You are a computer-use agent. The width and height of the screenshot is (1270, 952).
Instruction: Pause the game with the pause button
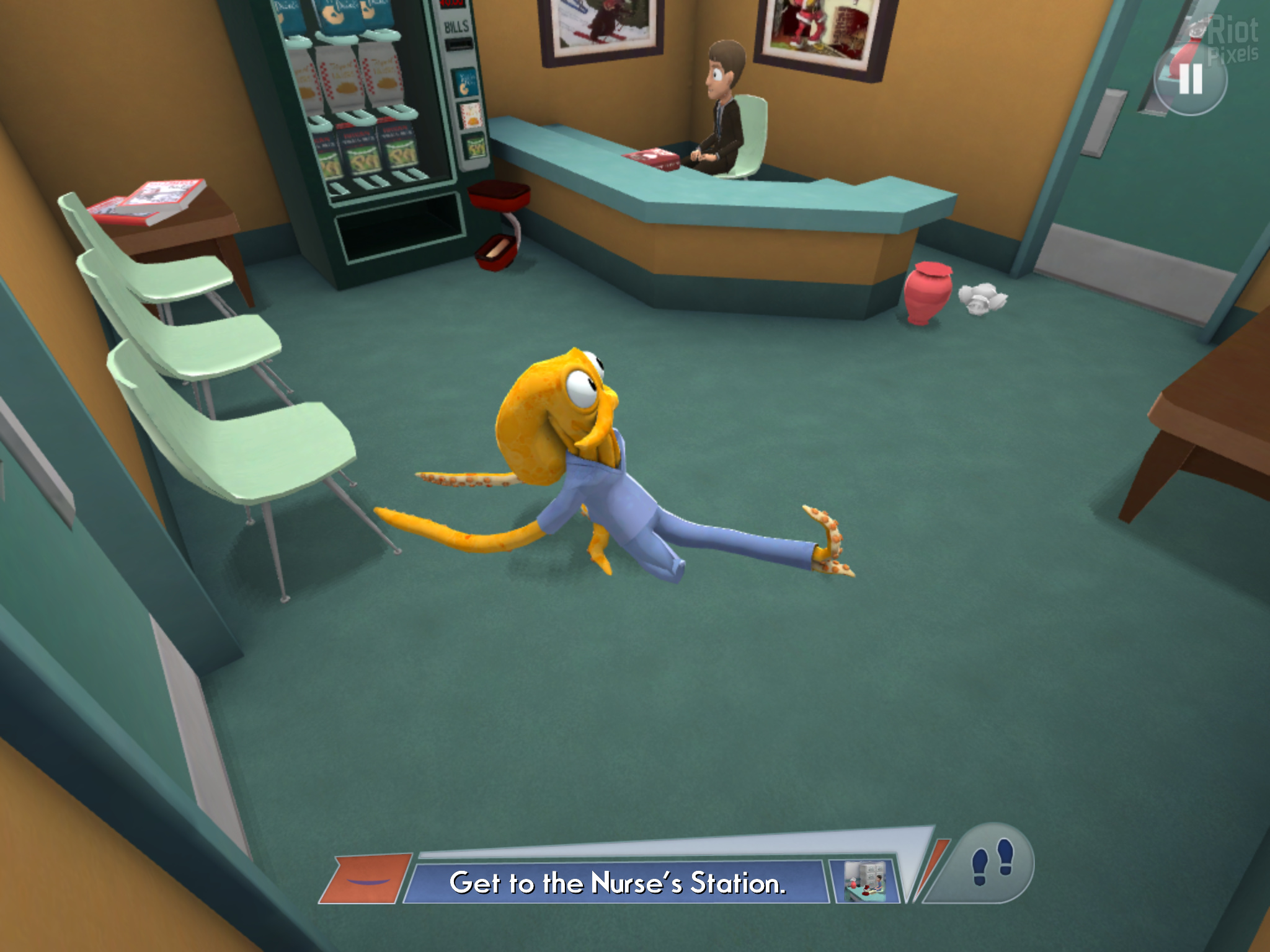click(x=1190, y=79)
